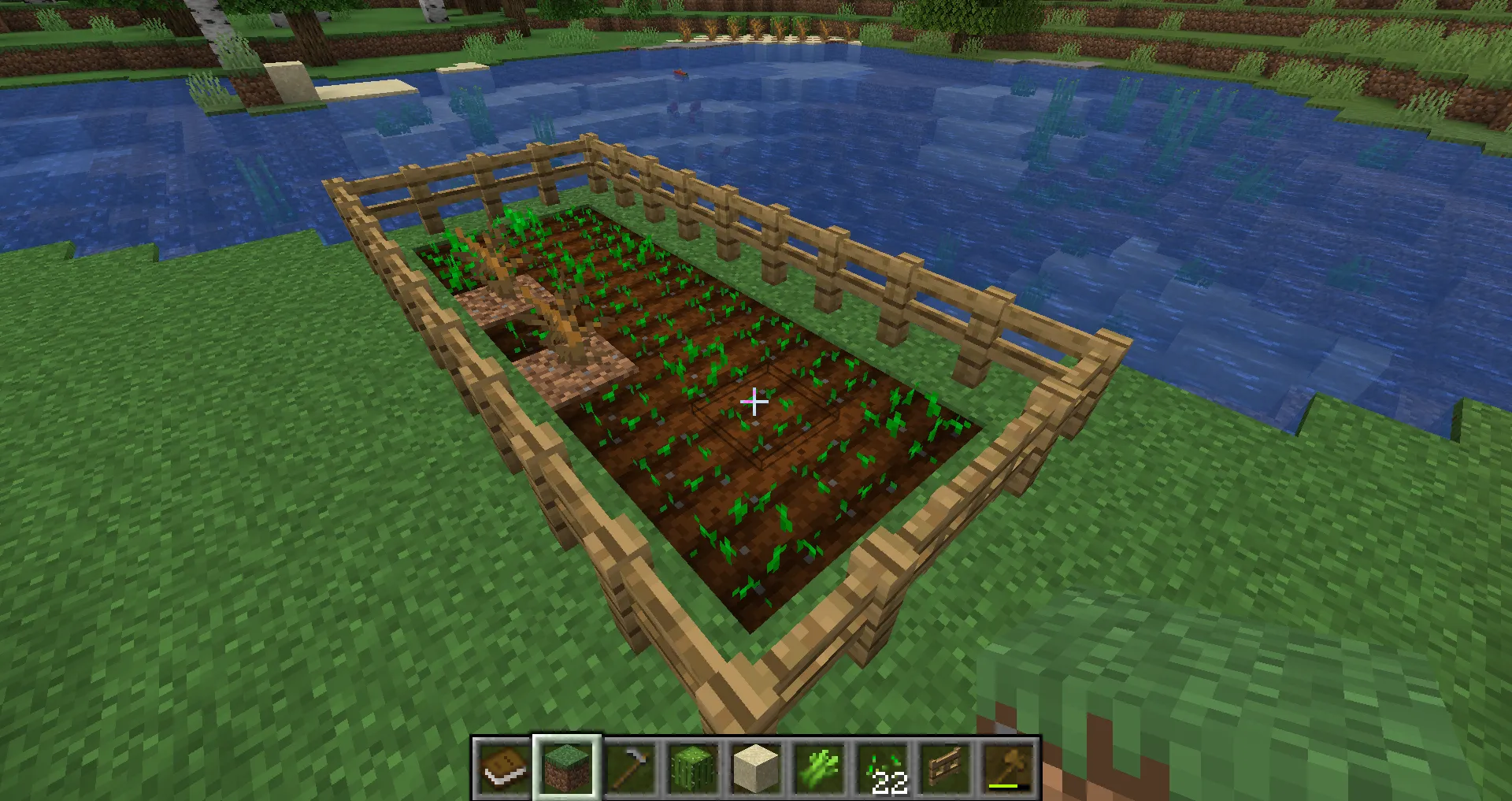
Task: Select the melon block item
Action: (693, 768)
